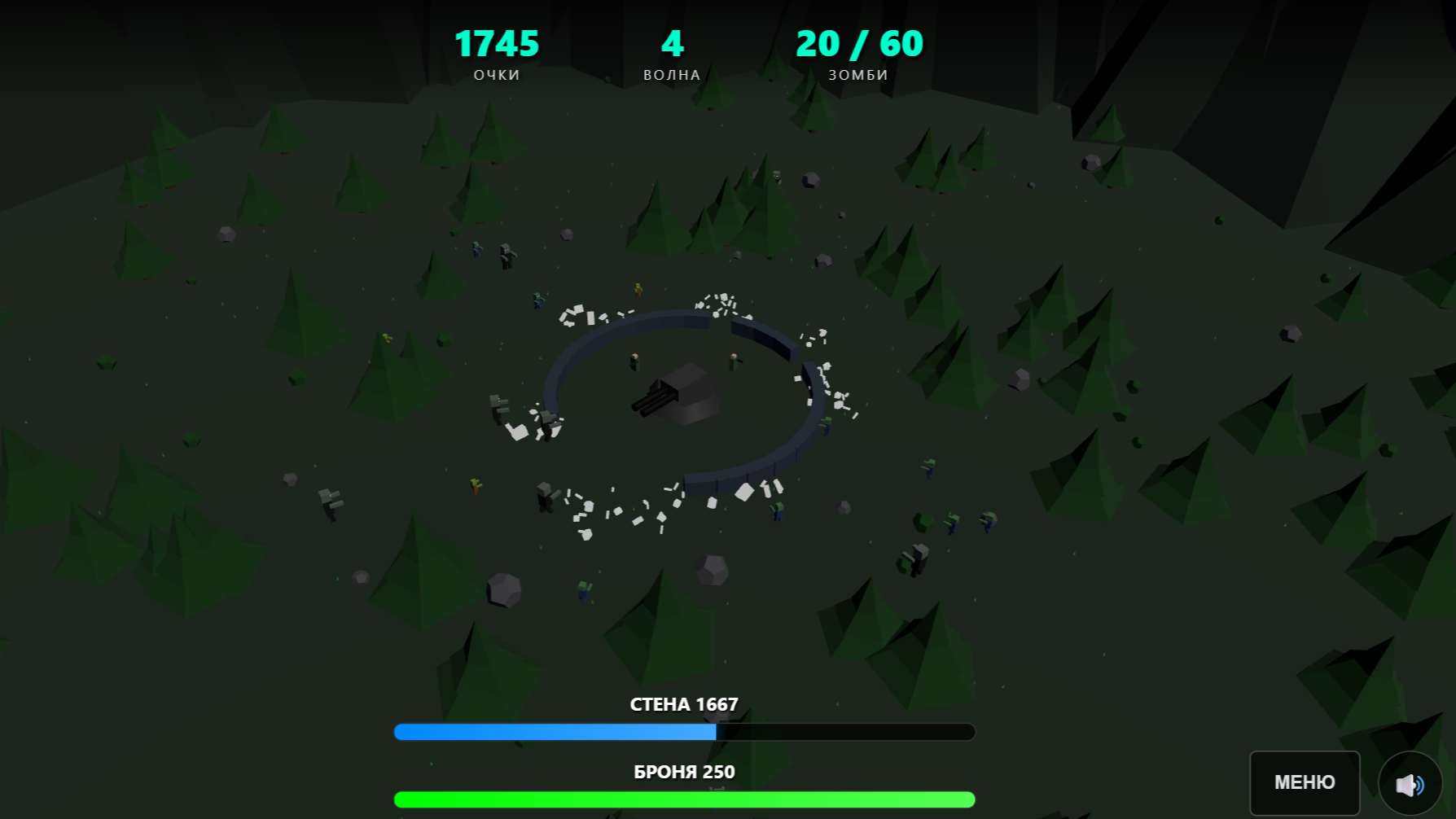
Task: Select the score counter showing 1745
Action: pos(497,45)
